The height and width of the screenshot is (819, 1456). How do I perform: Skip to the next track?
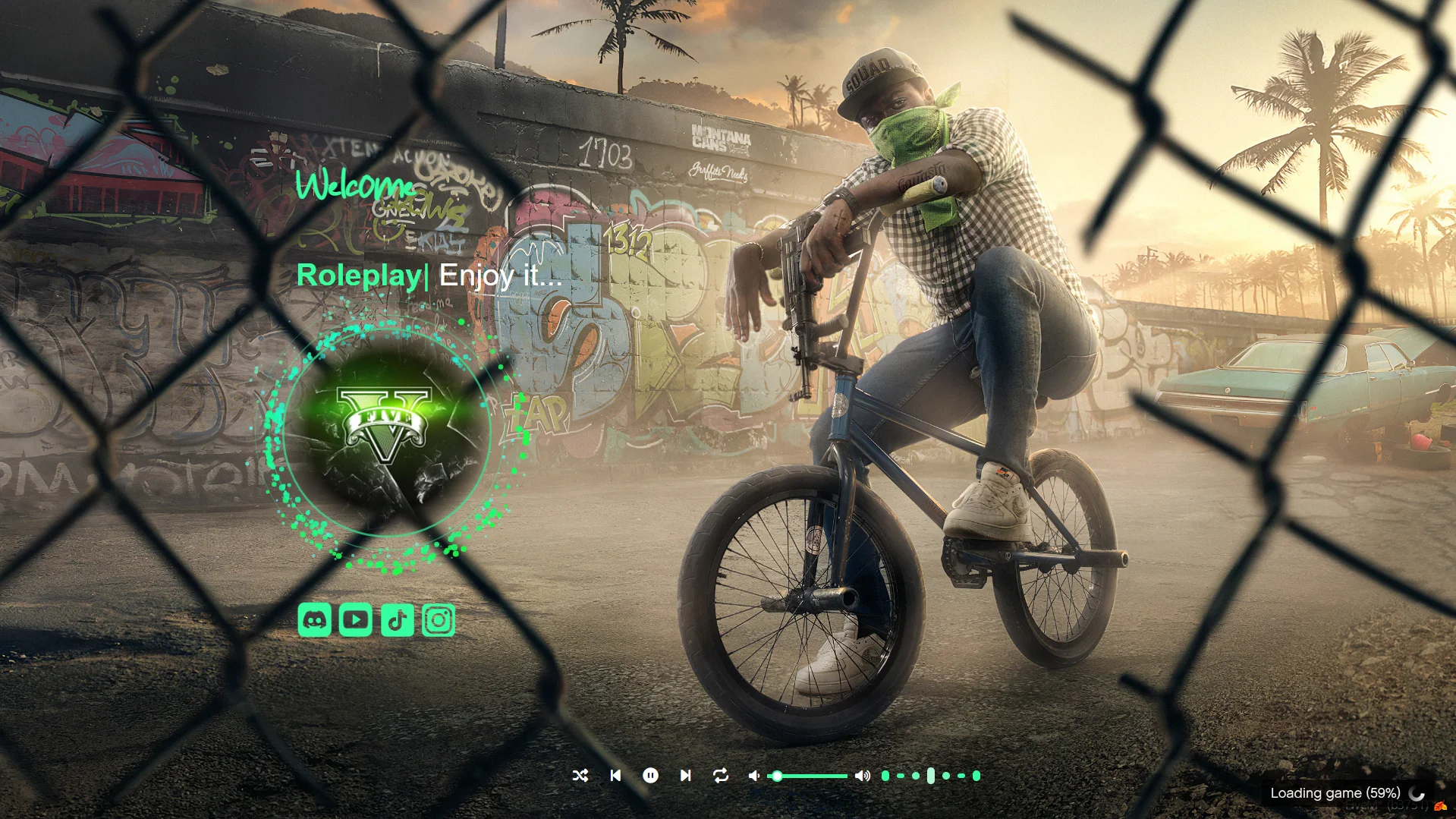pyautogui.click(x=685, y=775)
